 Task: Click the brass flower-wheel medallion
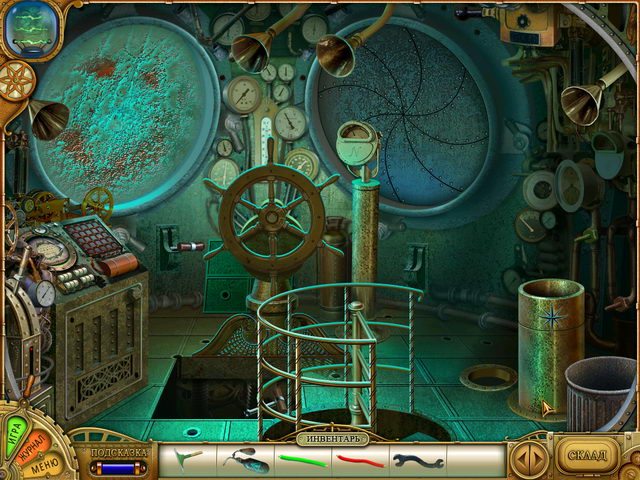tap(16, 79)
